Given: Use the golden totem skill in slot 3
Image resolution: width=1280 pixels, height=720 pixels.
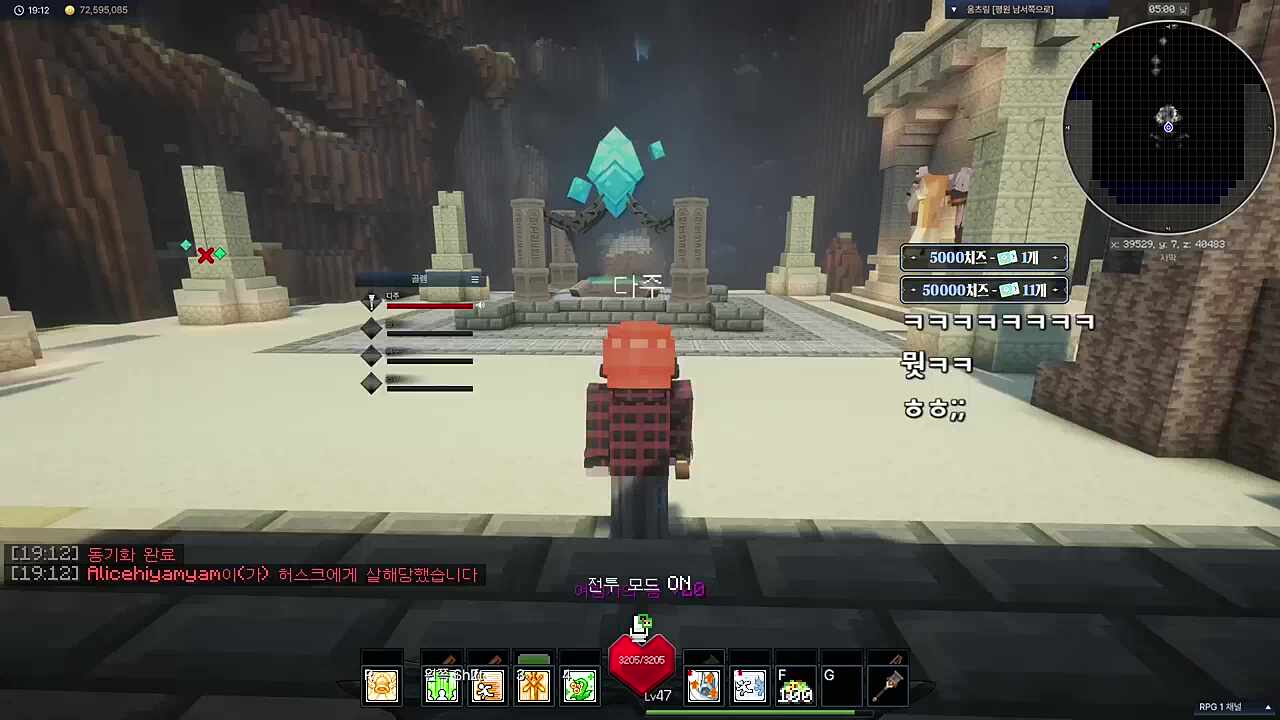Looking at the screenshot, I should (533, 684).
